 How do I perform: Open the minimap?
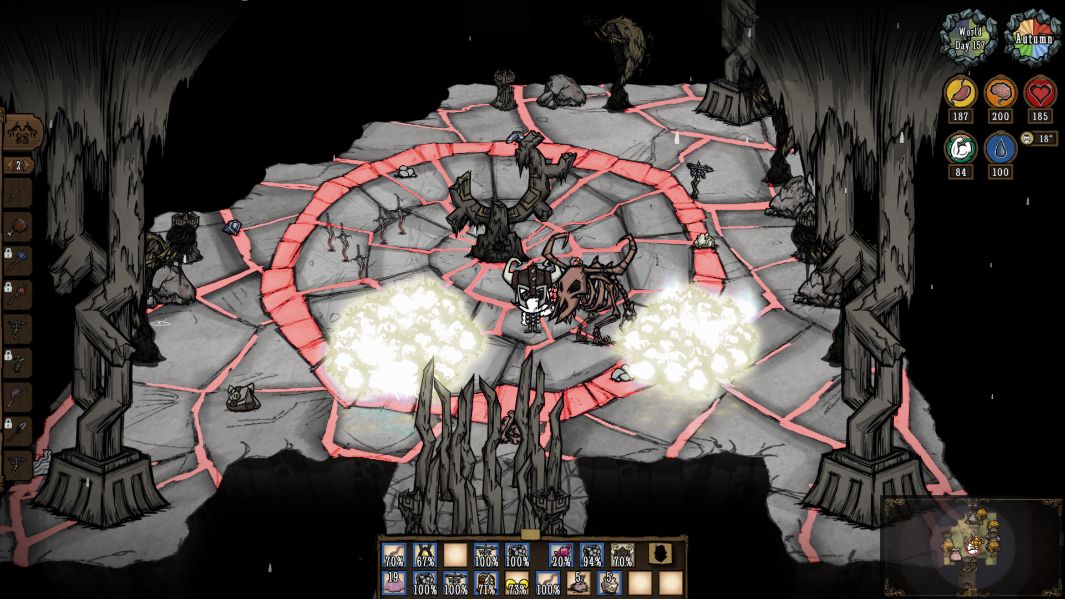(970, 546)
